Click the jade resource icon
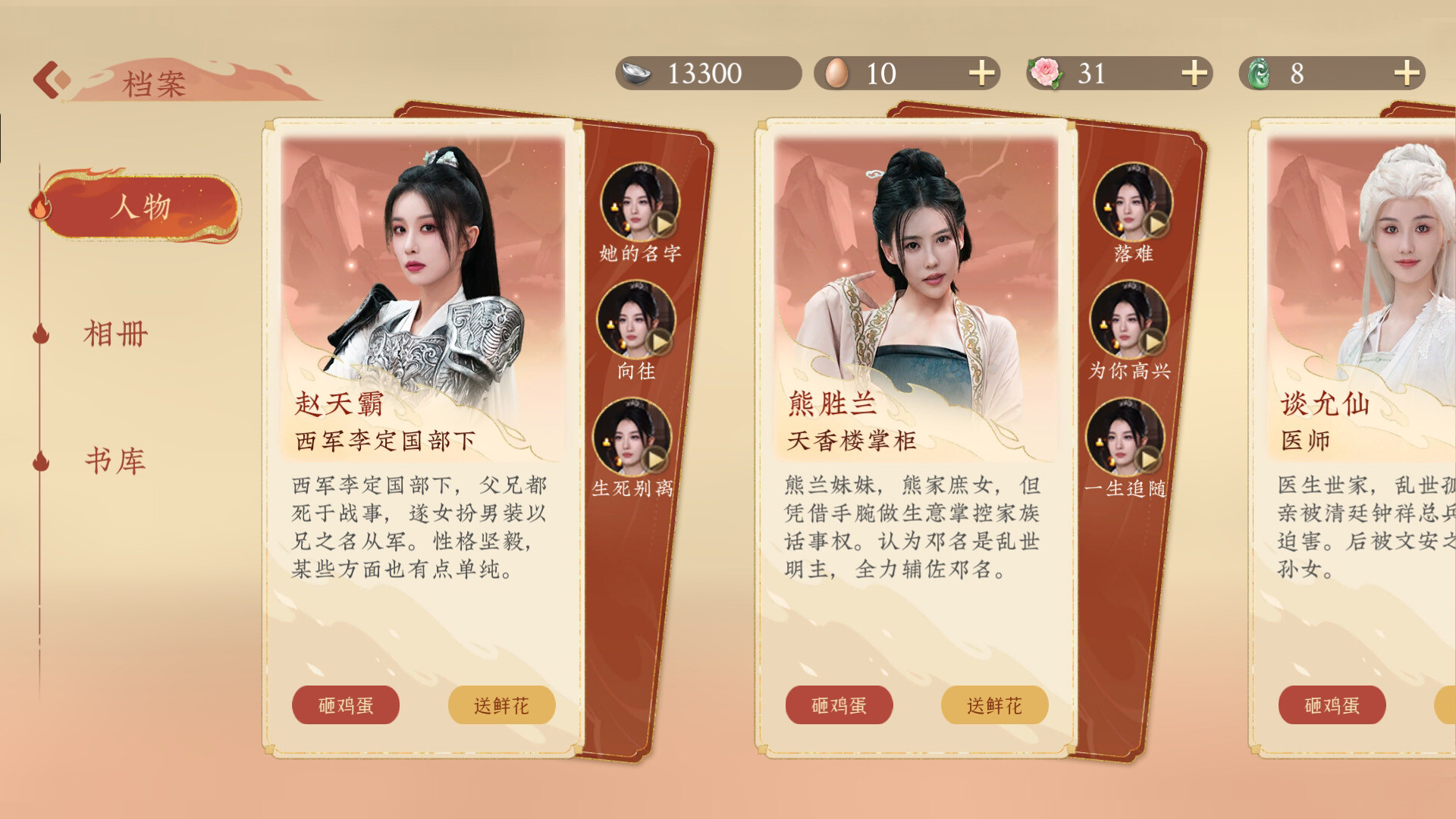1456x819 pixels. [1259, 74]
